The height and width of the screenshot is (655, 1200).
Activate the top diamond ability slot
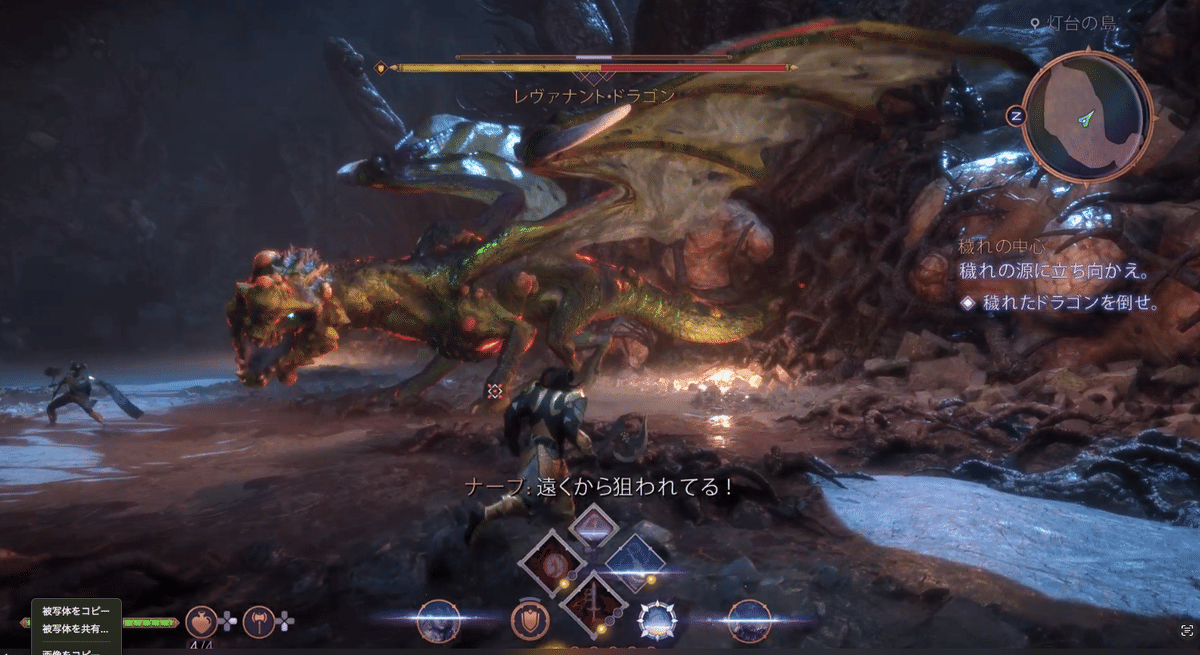point(592,527)
